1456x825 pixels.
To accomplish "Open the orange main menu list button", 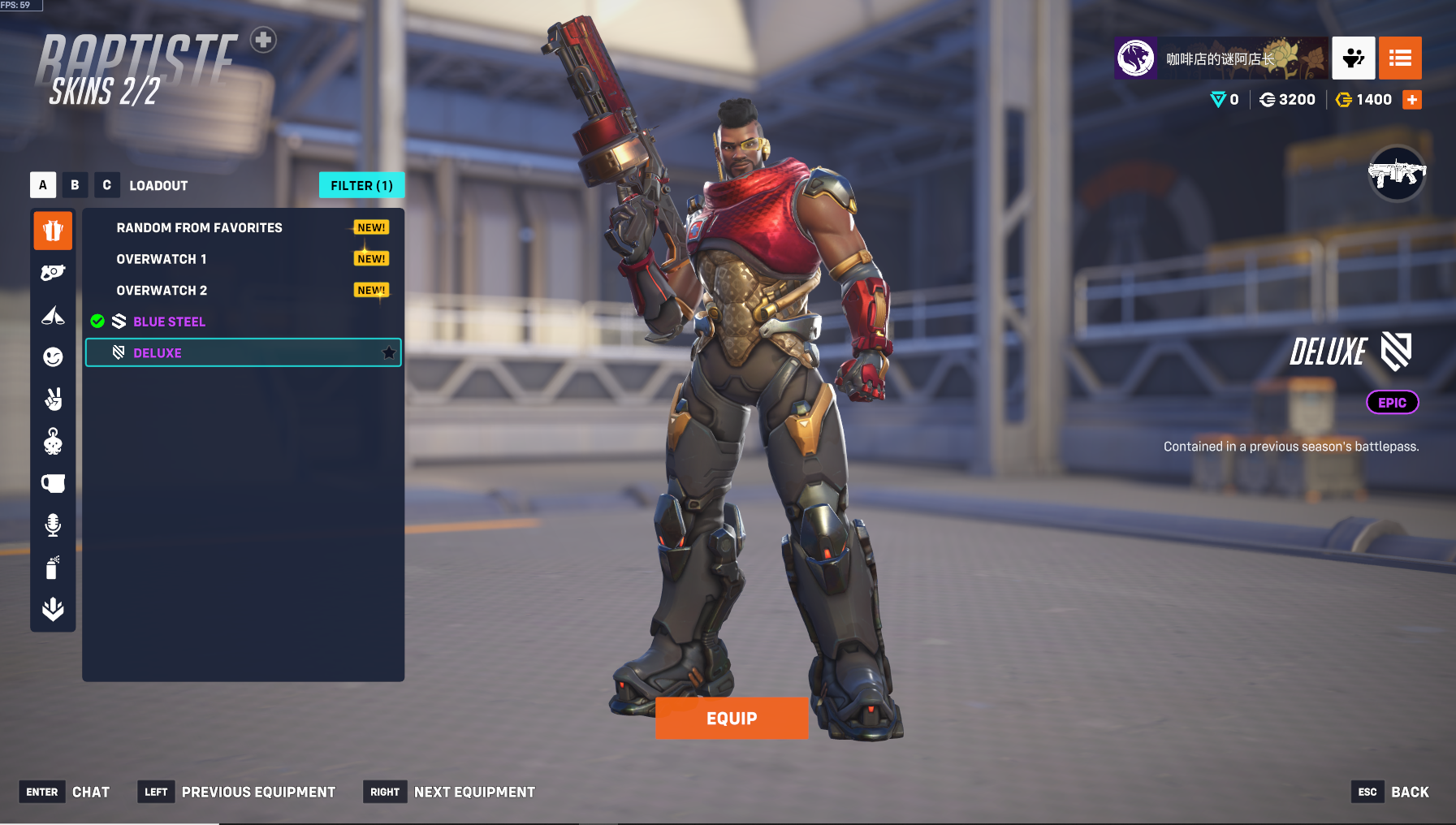I will click(x=1399, y=58).
